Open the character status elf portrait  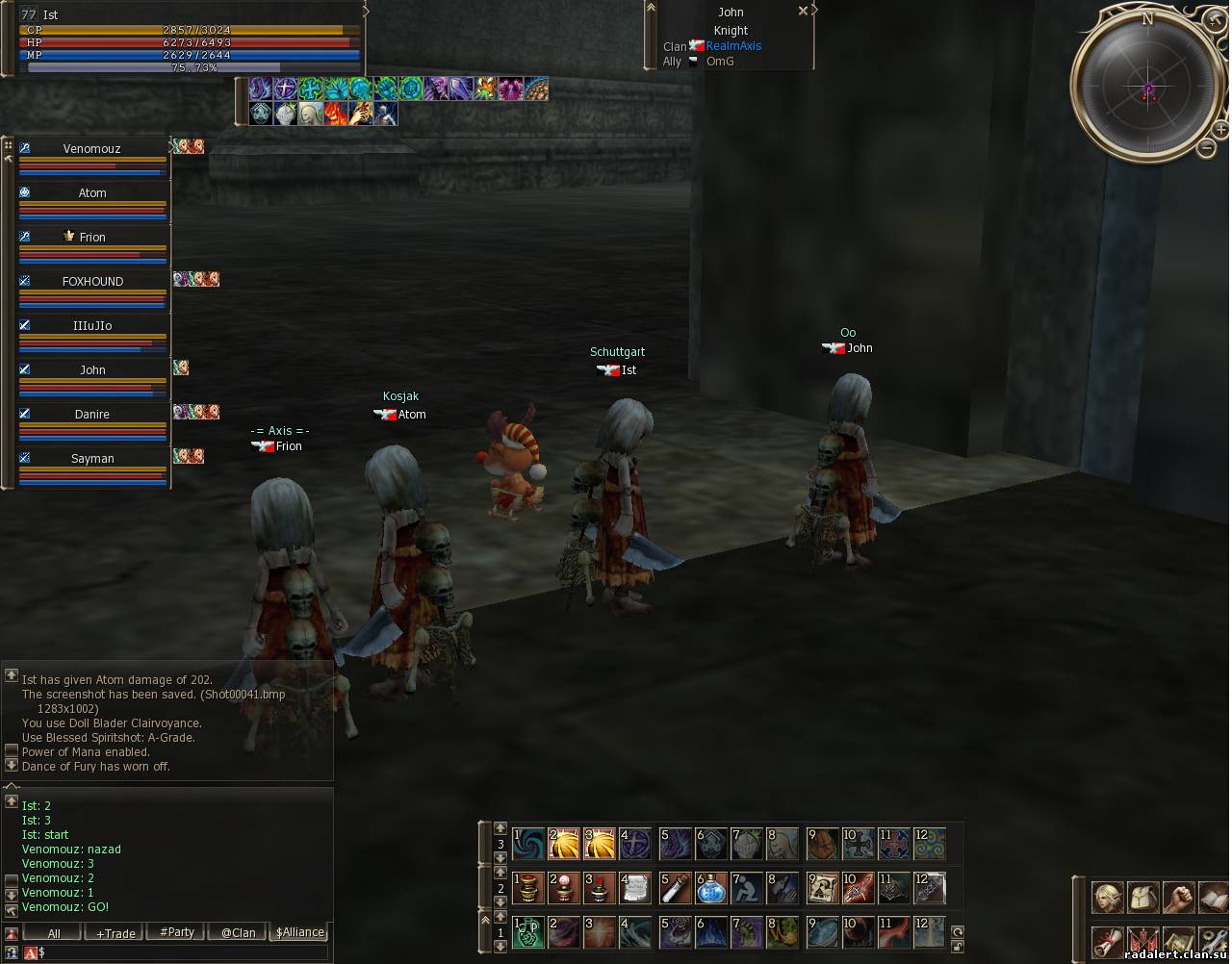[1107, 898]
